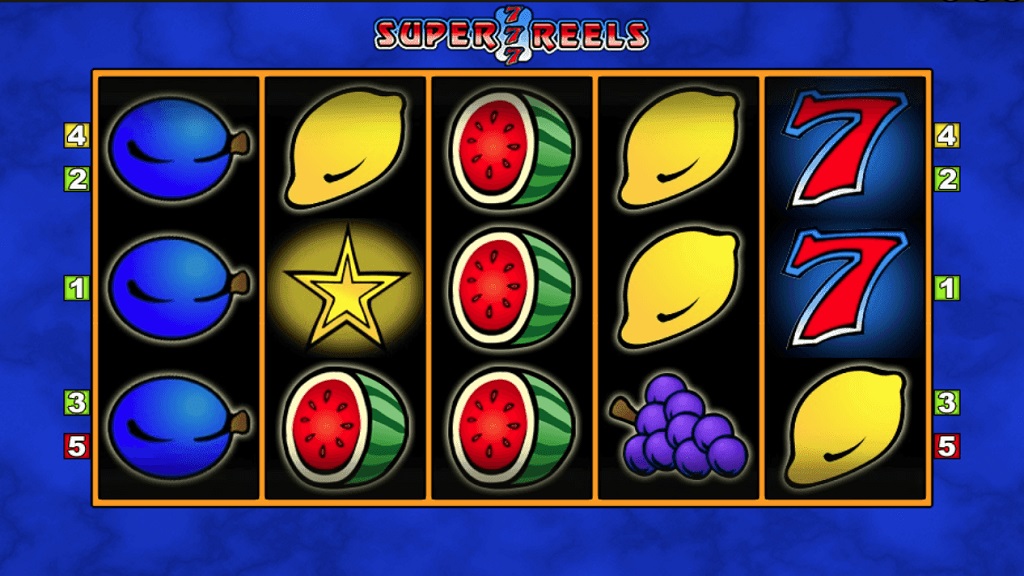
Task: Click payline 1 marker beside the sevens reel
Action: point(946,289)
